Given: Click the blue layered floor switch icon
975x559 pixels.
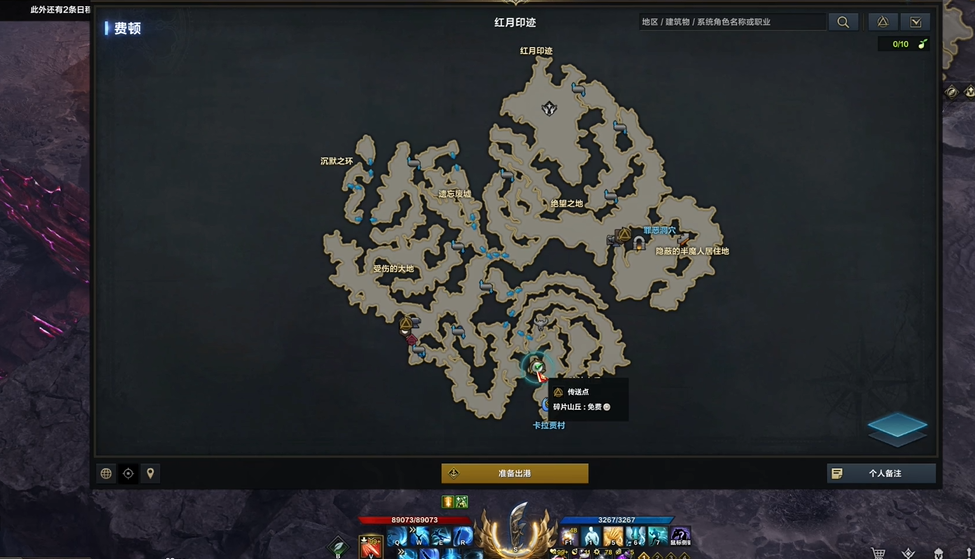Looking at the screenshot, I should tap(897, 427).
